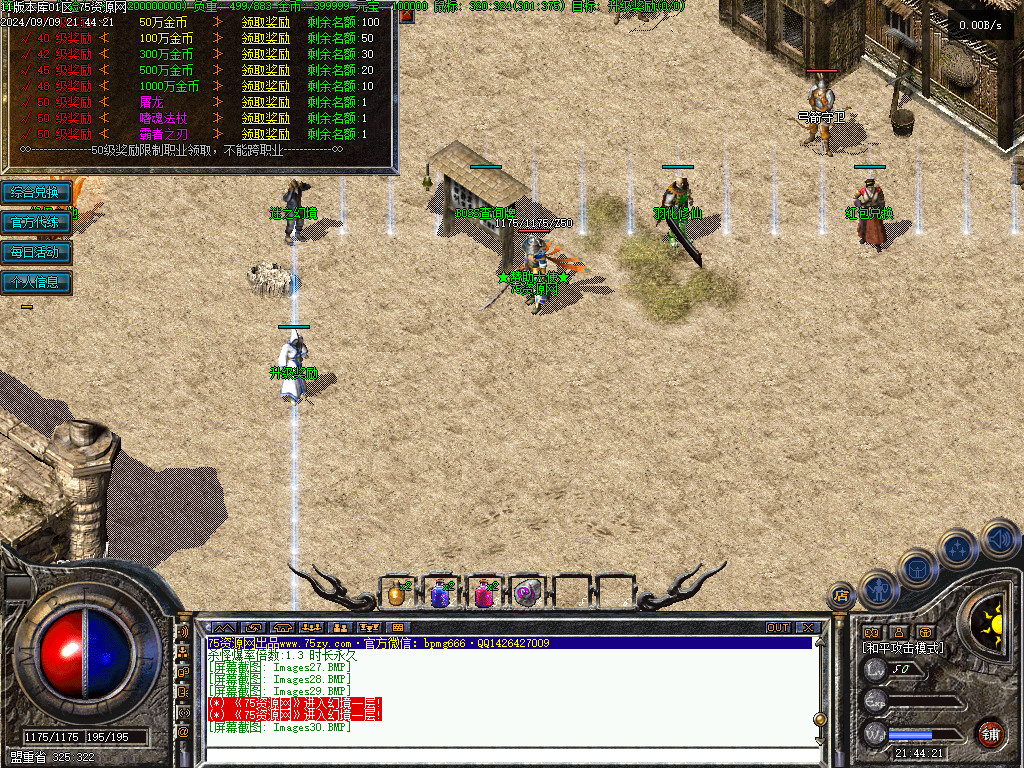
Task: Open the skills sparkle round button
Action: click(958, 547)
